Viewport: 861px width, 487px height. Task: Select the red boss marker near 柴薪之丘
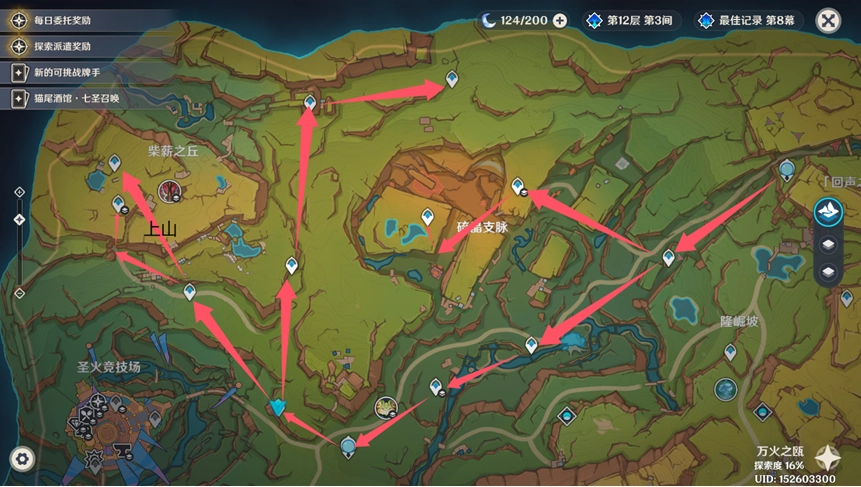(170, 191)
